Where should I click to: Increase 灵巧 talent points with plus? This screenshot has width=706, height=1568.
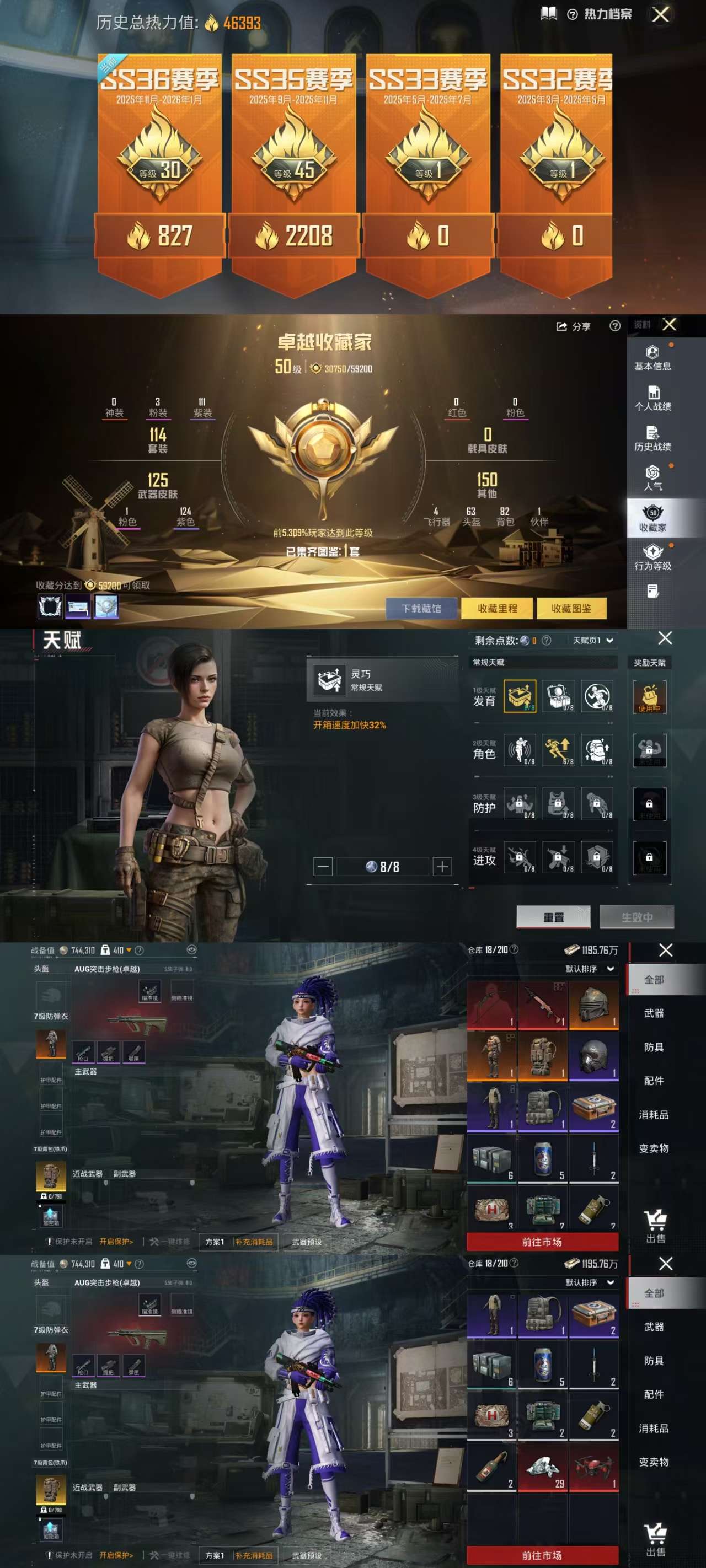coord(442,866)
